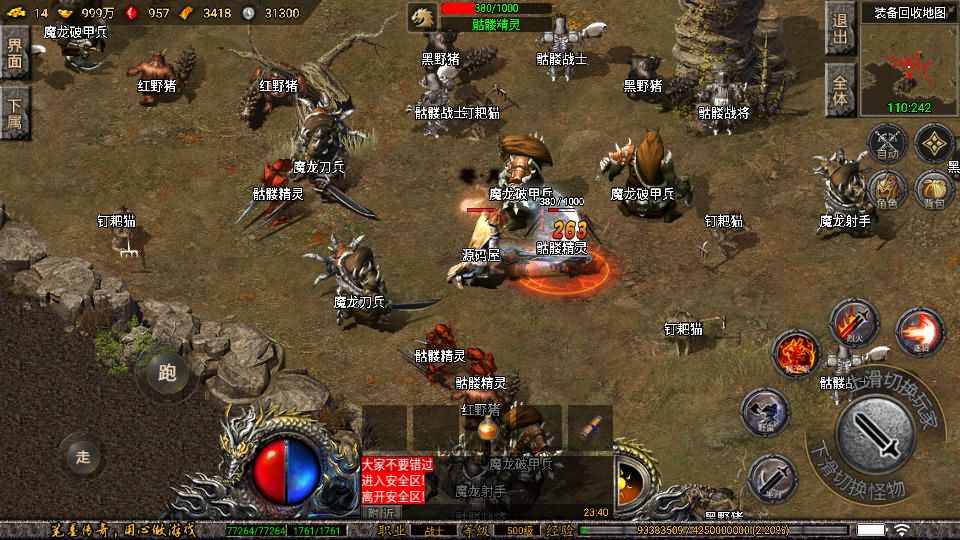Viewport: 960px width, 540px height.
Task: Activate the fire dragon skill icon
Action: (x=796, y=353)
